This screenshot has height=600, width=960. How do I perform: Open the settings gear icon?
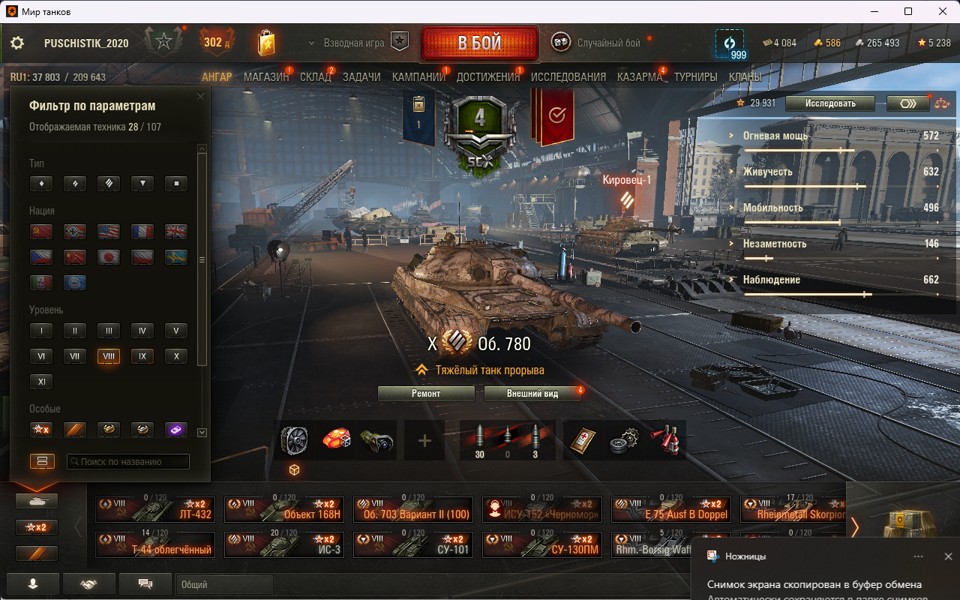(x=17, y=43)
